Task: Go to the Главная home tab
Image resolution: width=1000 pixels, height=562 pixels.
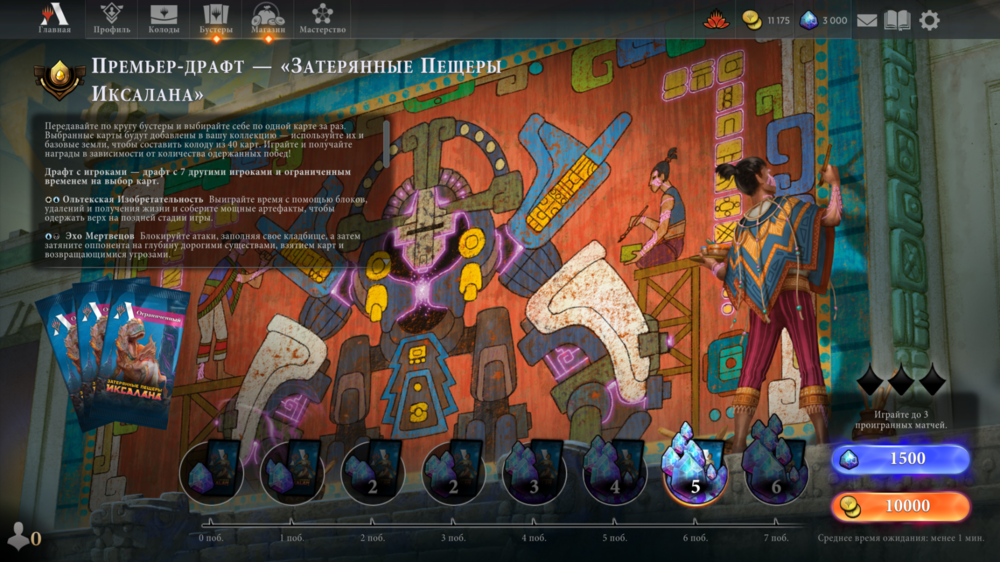Action: pyautogui.click(x=55, y=19)
